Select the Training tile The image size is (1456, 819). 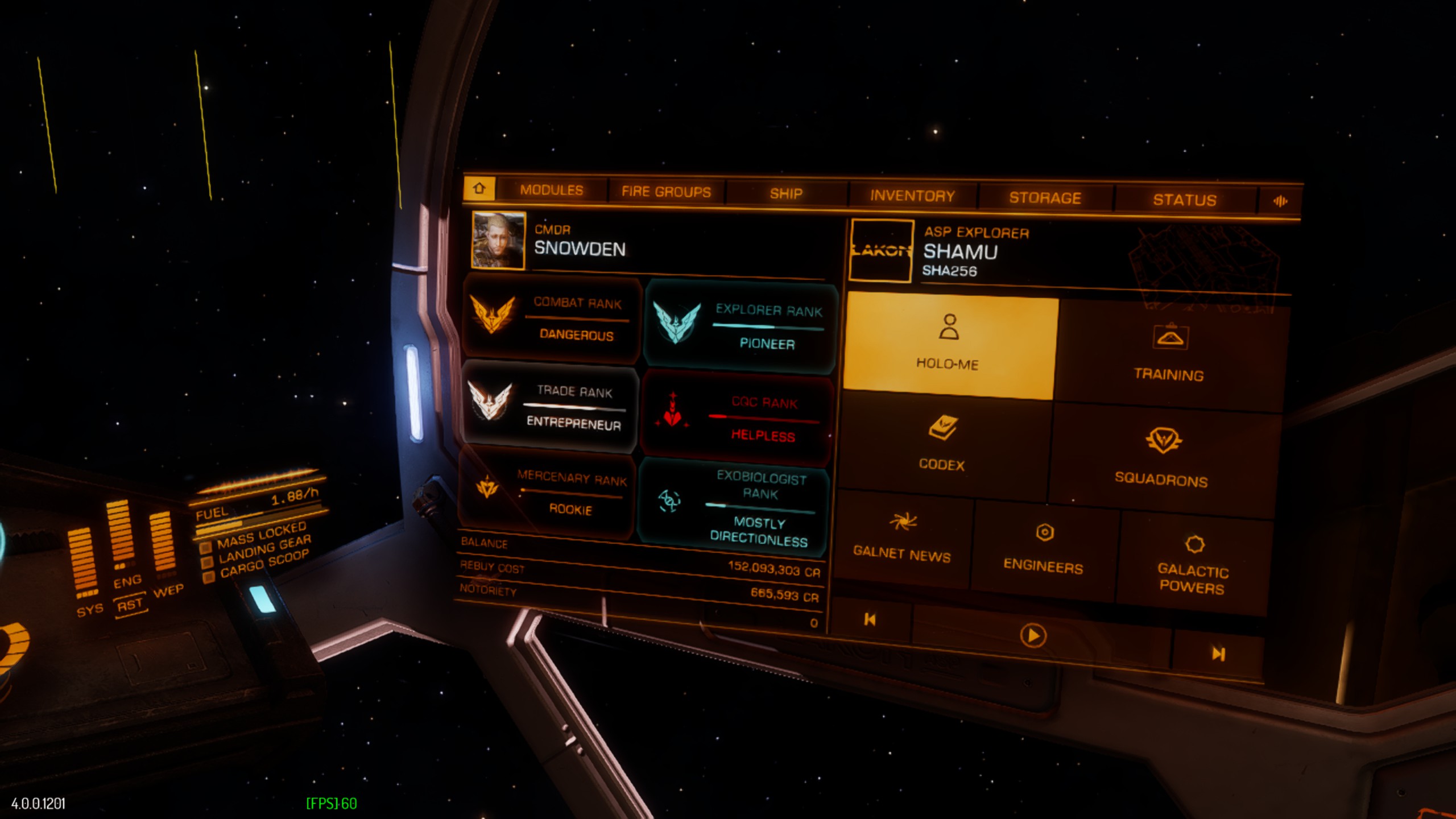(x=1169, y=355)
